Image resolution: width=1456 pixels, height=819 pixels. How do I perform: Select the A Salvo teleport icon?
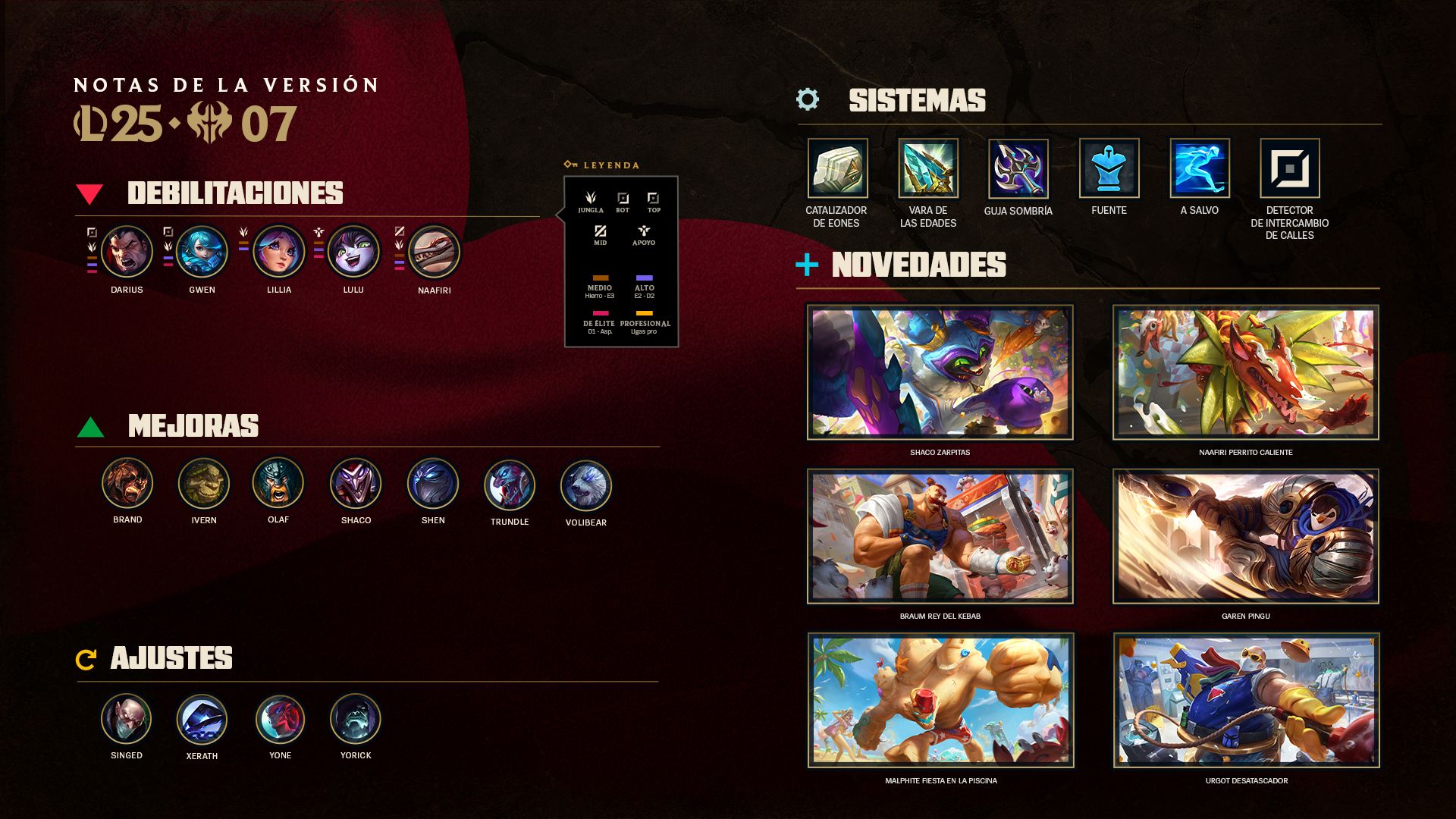point(1199,168)
